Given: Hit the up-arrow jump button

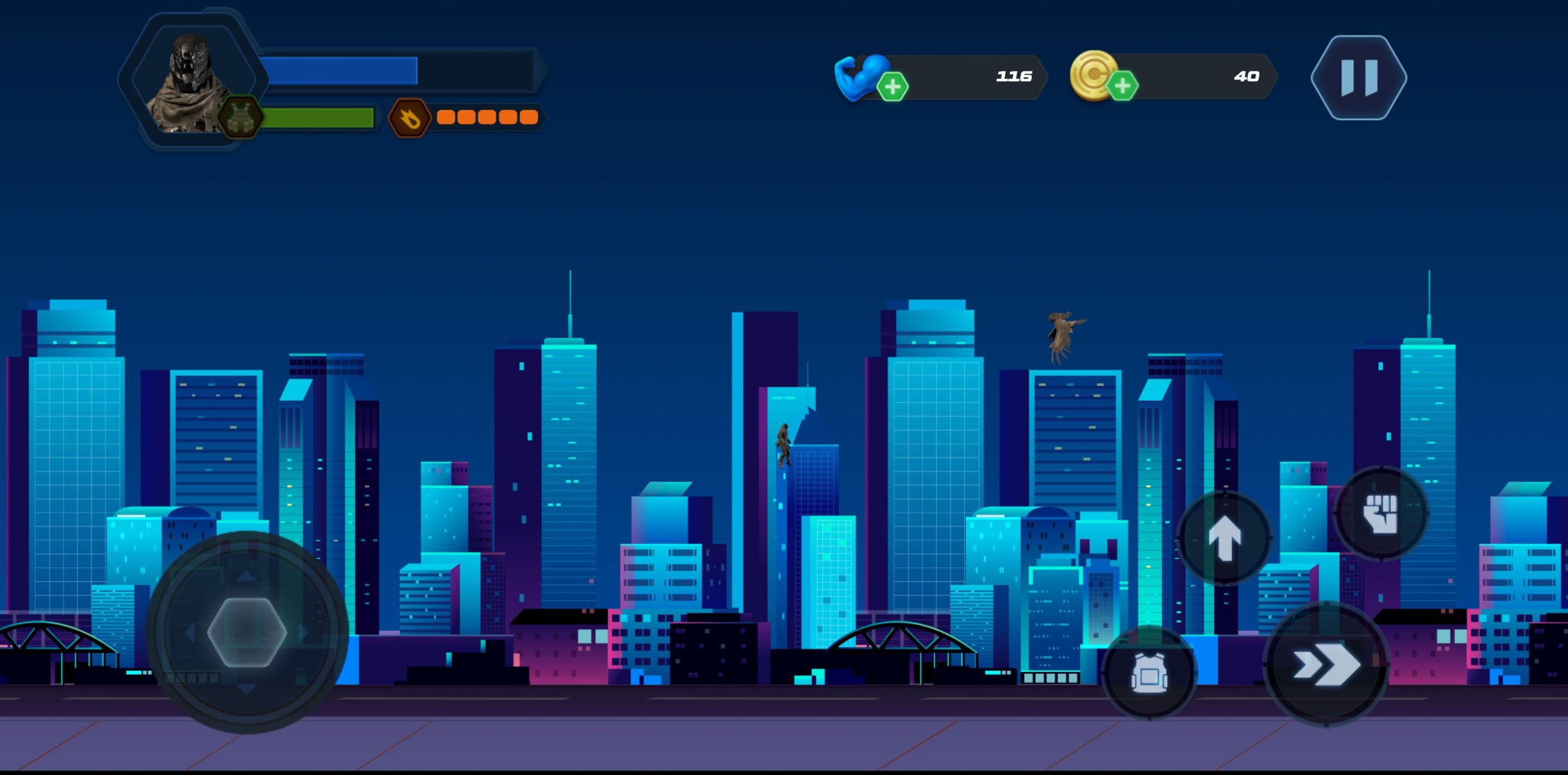Looking at the screenshot, I should [1224, 538].
